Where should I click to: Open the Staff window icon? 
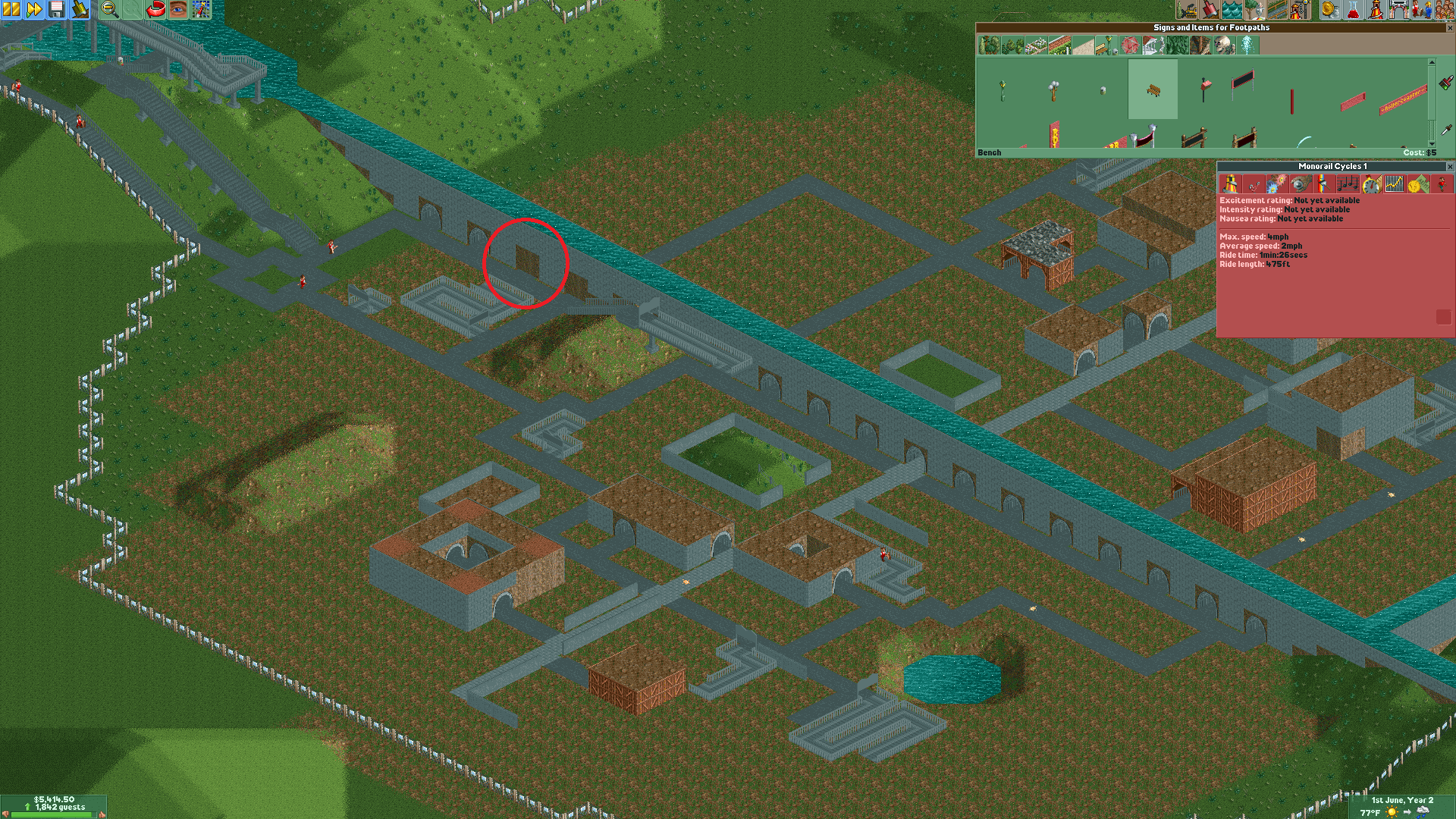1423,11
